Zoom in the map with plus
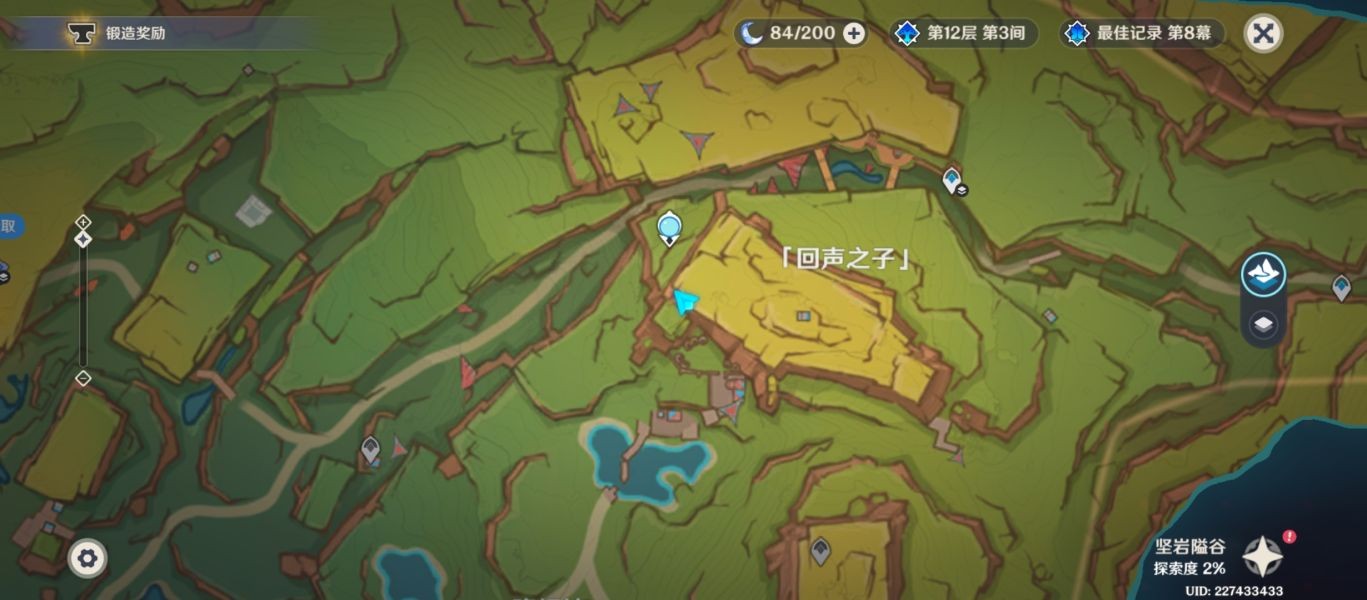 pyautogui.click(x=83, y=221)
